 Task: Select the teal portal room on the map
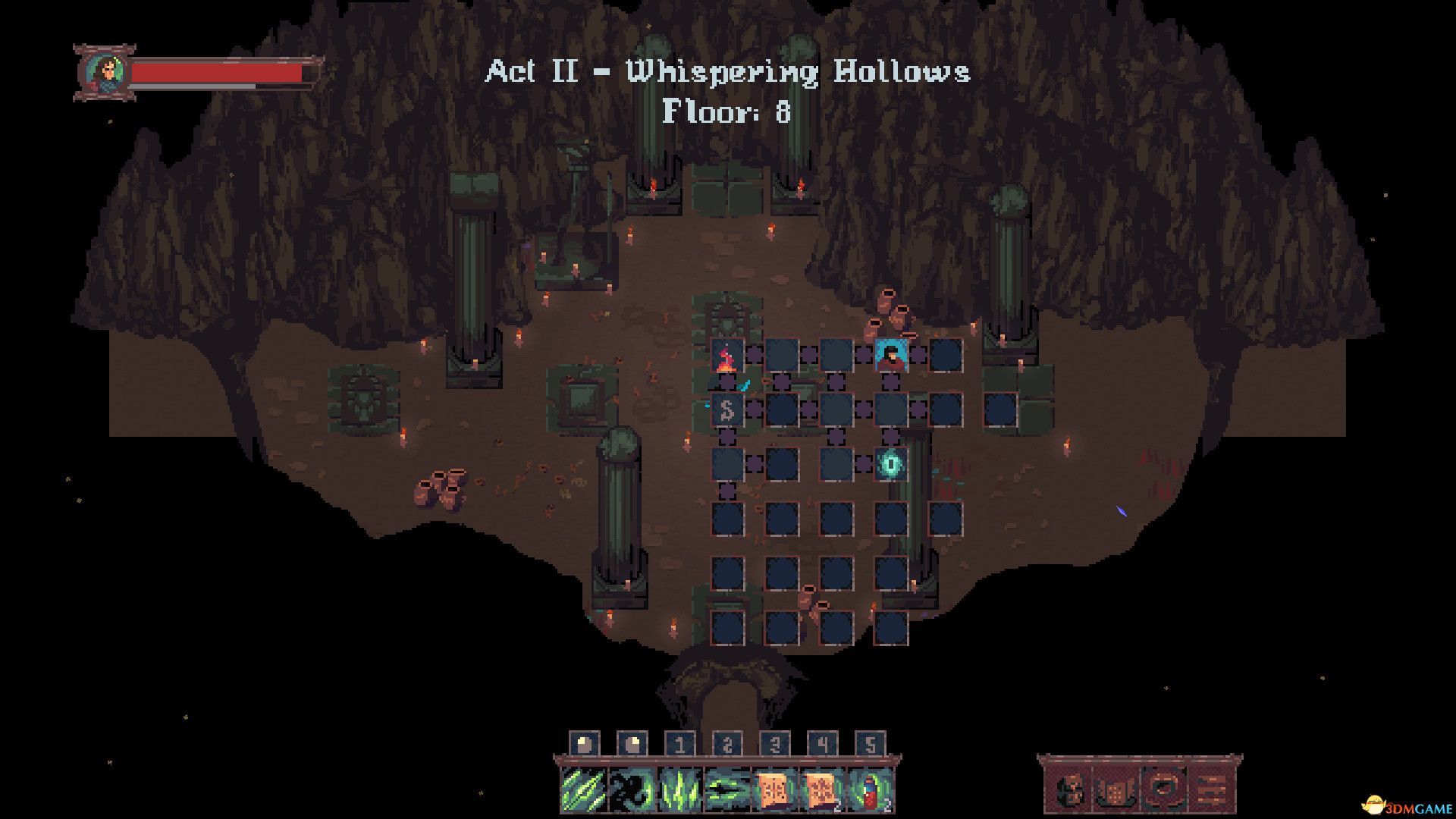tap(891, 464)
